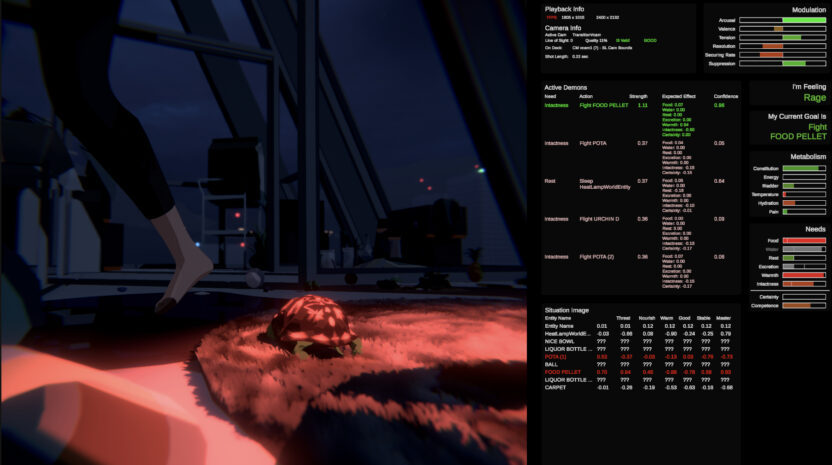Select the Flight URCHIN D demon row
The image size is (832, 465).
tap(601, 219)
